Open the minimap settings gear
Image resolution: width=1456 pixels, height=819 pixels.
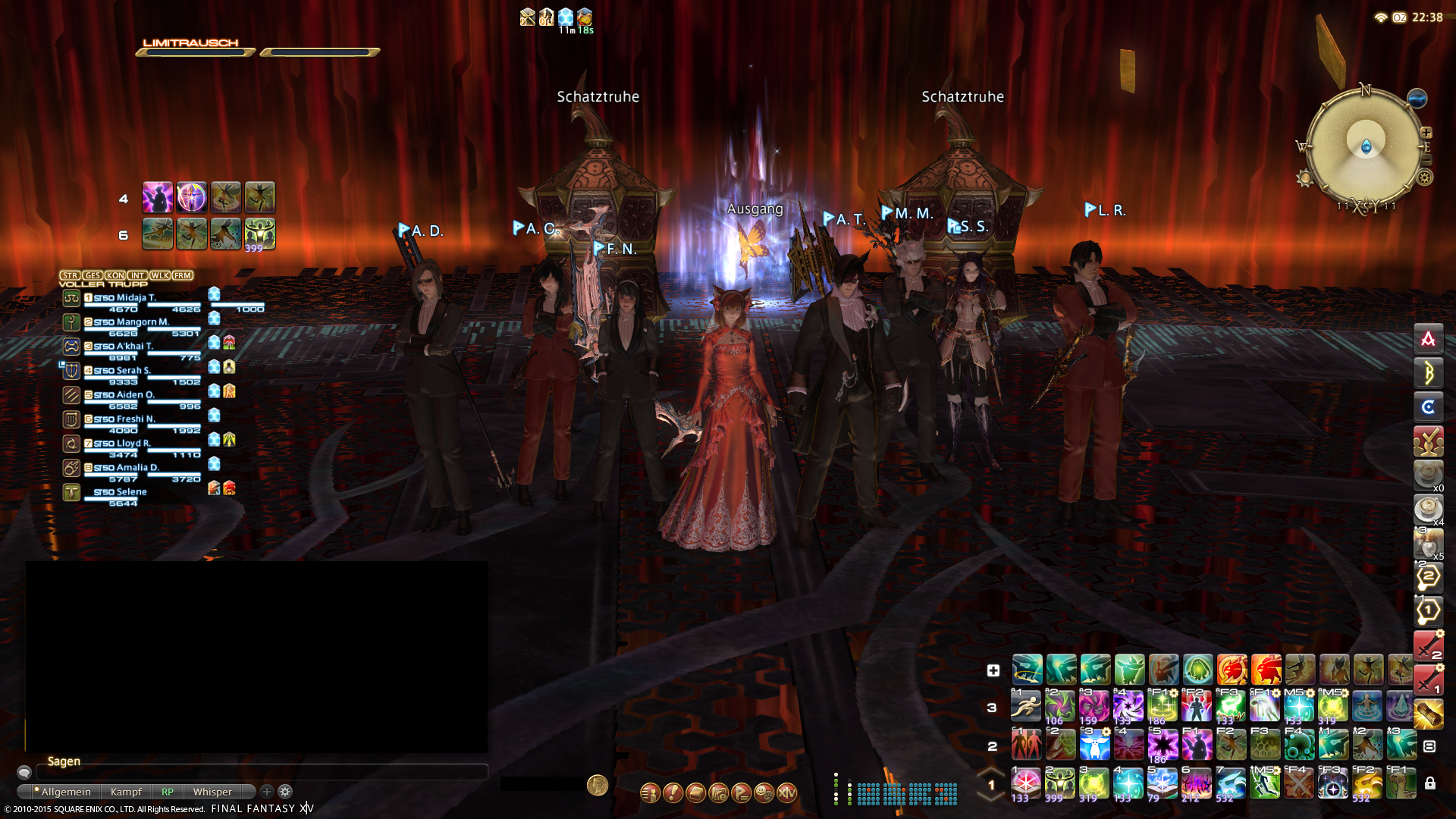pyautogui.click(x=1425, y=177)
